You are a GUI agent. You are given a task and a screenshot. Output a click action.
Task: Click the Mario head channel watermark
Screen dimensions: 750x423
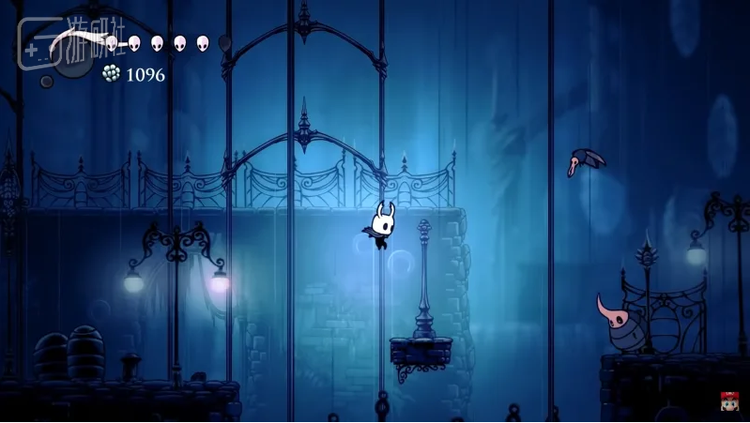728,402
